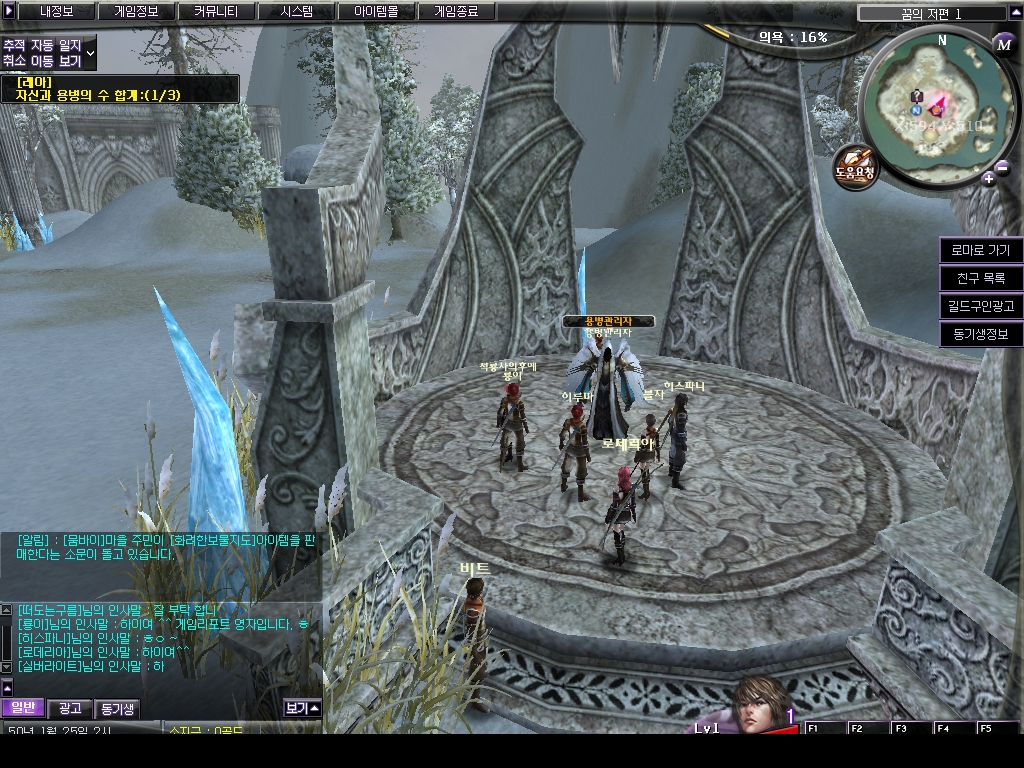Click the arrow button left of 내정보

10,12
